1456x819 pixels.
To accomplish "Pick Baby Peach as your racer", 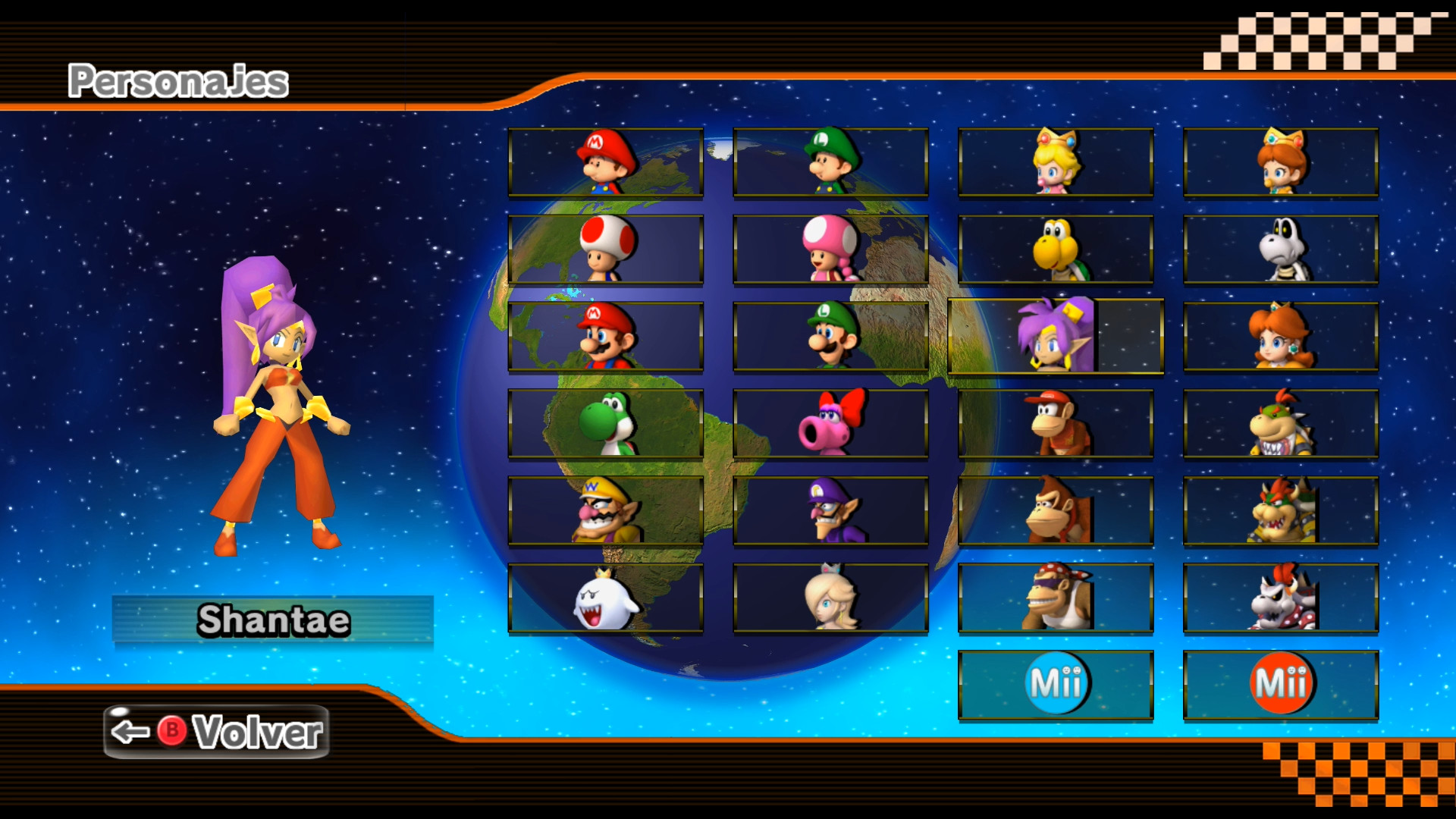I will (x=1056, y=162).
